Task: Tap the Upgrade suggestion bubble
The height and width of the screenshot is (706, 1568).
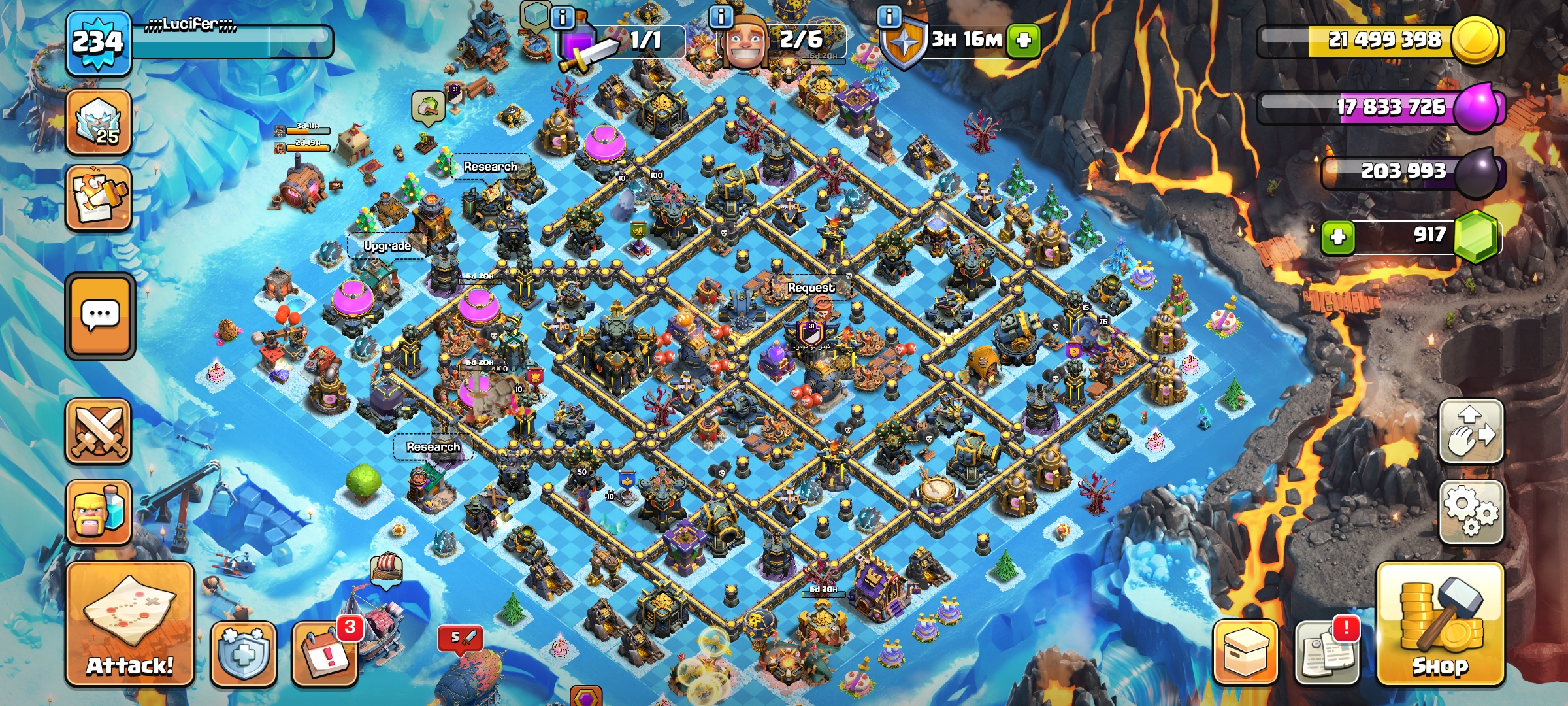Action: tap(387, 246)
